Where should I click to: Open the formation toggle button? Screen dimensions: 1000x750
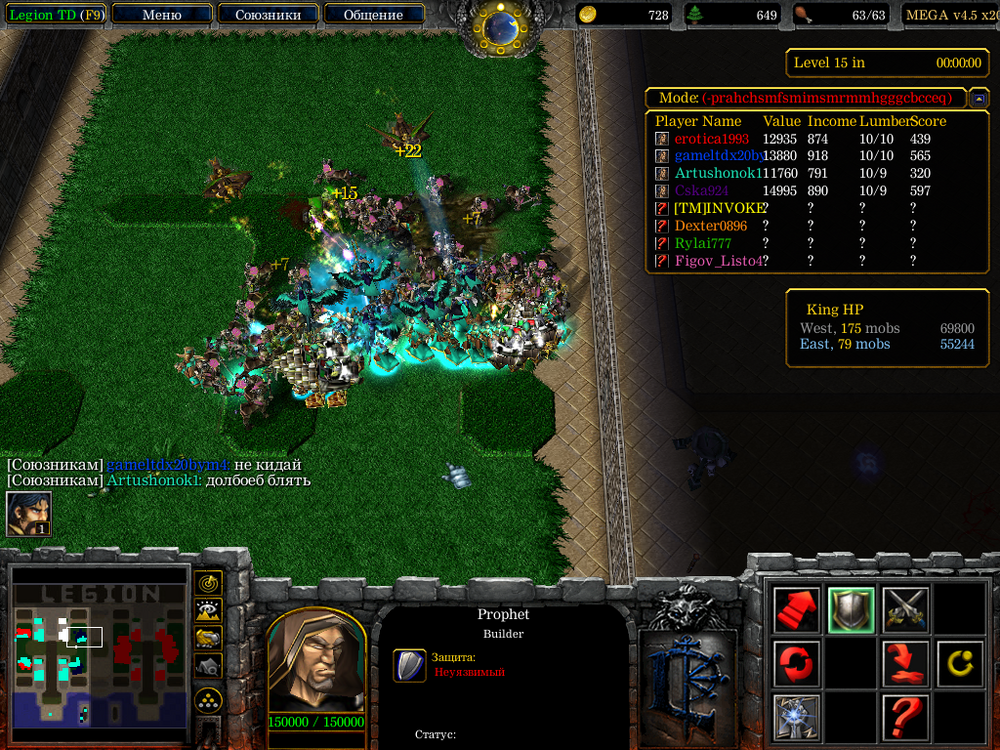208,699
